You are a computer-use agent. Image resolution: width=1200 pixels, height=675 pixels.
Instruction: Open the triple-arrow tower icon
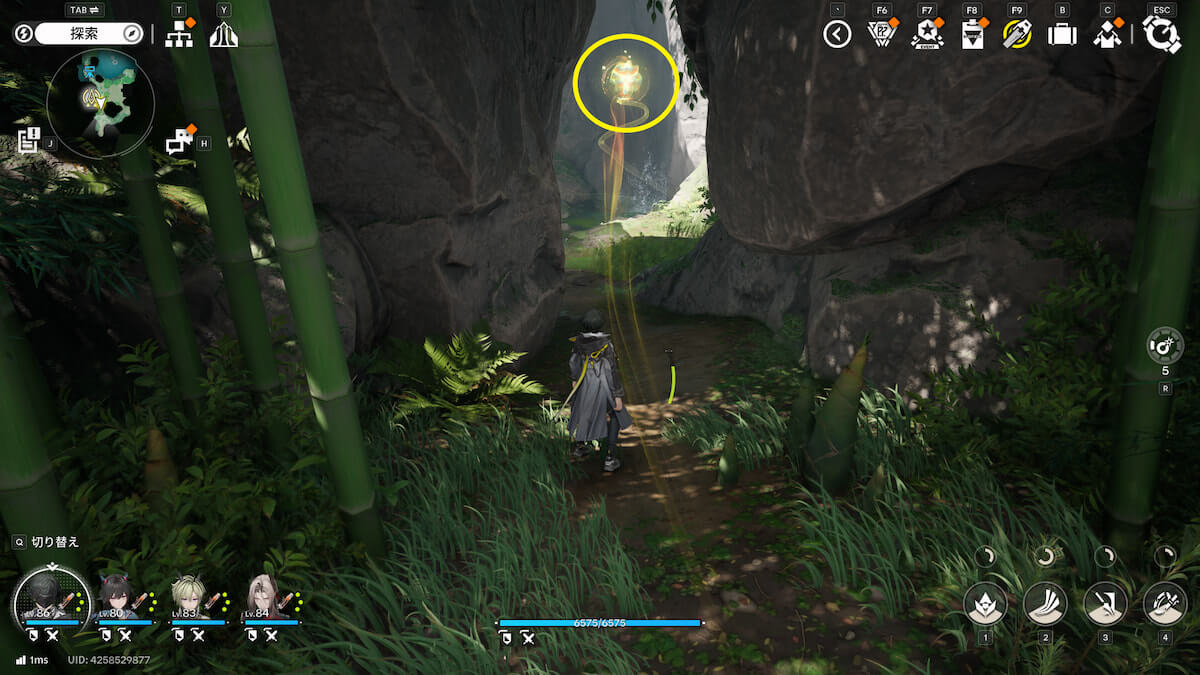click(x=223, y=34)
